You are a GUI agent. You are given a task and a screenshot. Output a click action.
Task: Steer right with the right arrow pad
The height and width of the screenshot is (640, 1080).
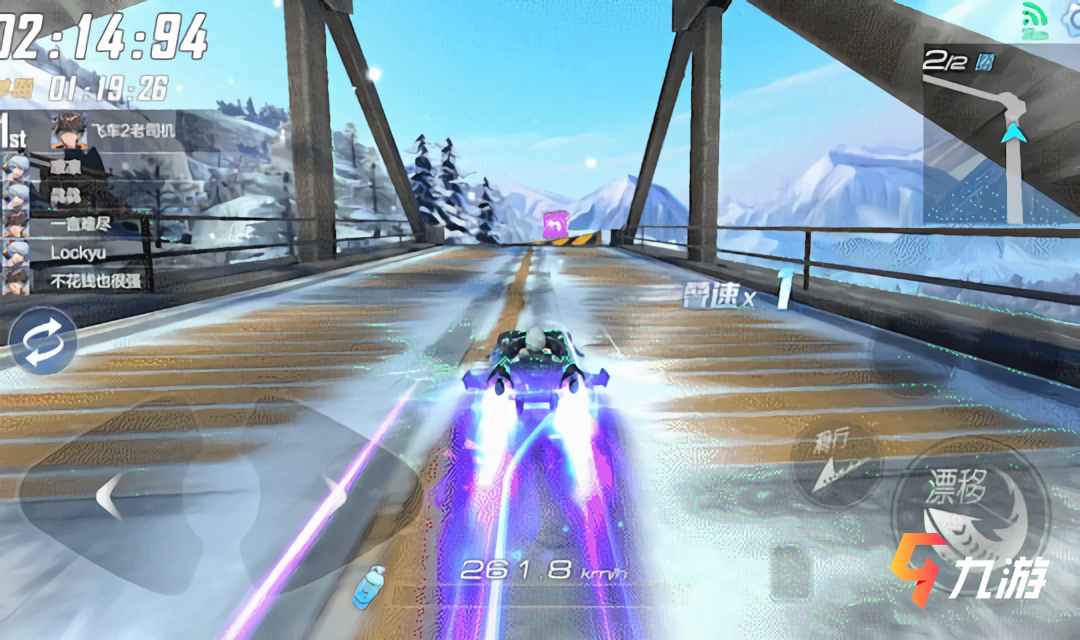point(330,494)
